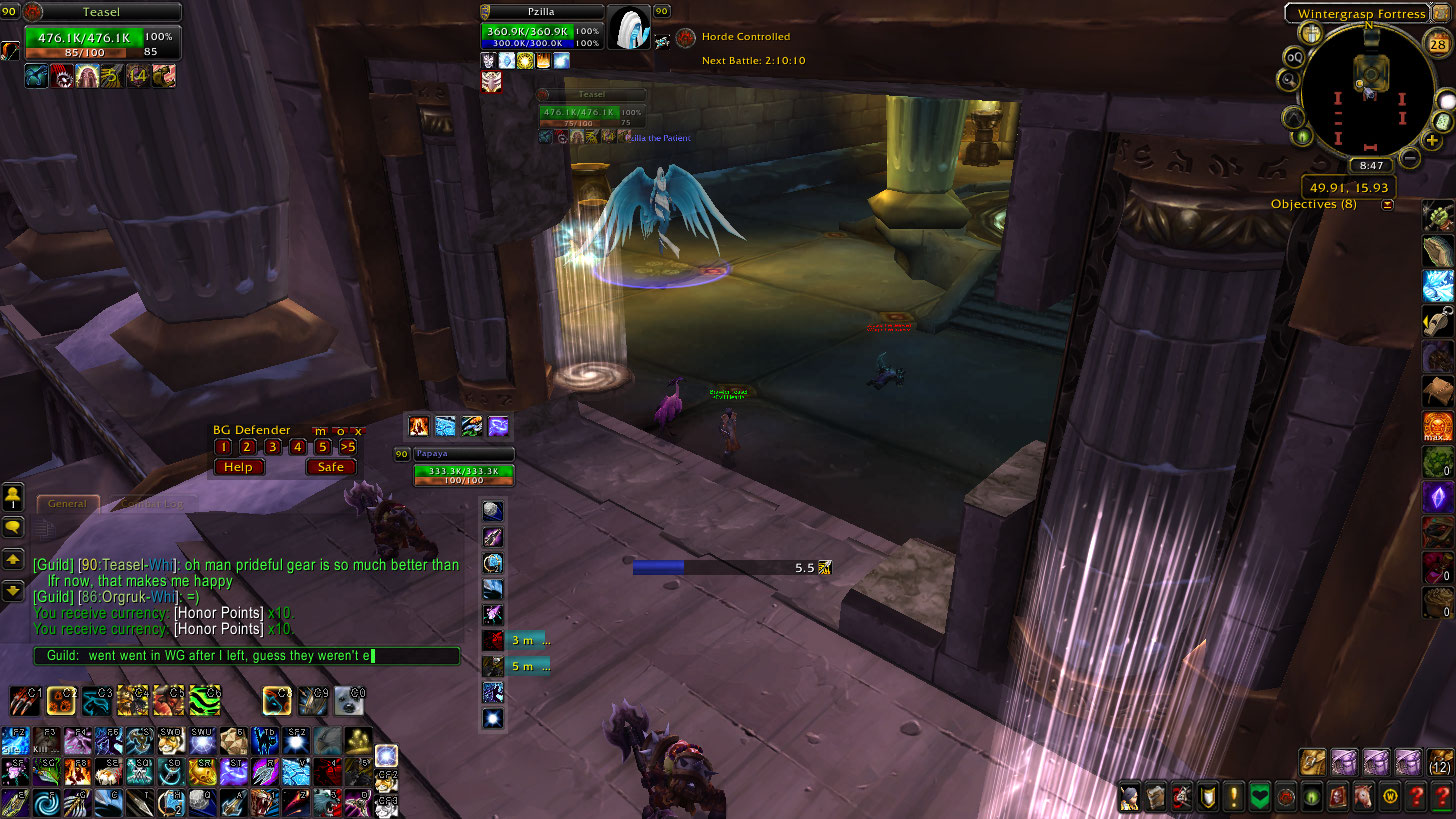Collapse the Objectives tracker
The width and height of the screenshot is (1456, 819).
coord(1387,205)
